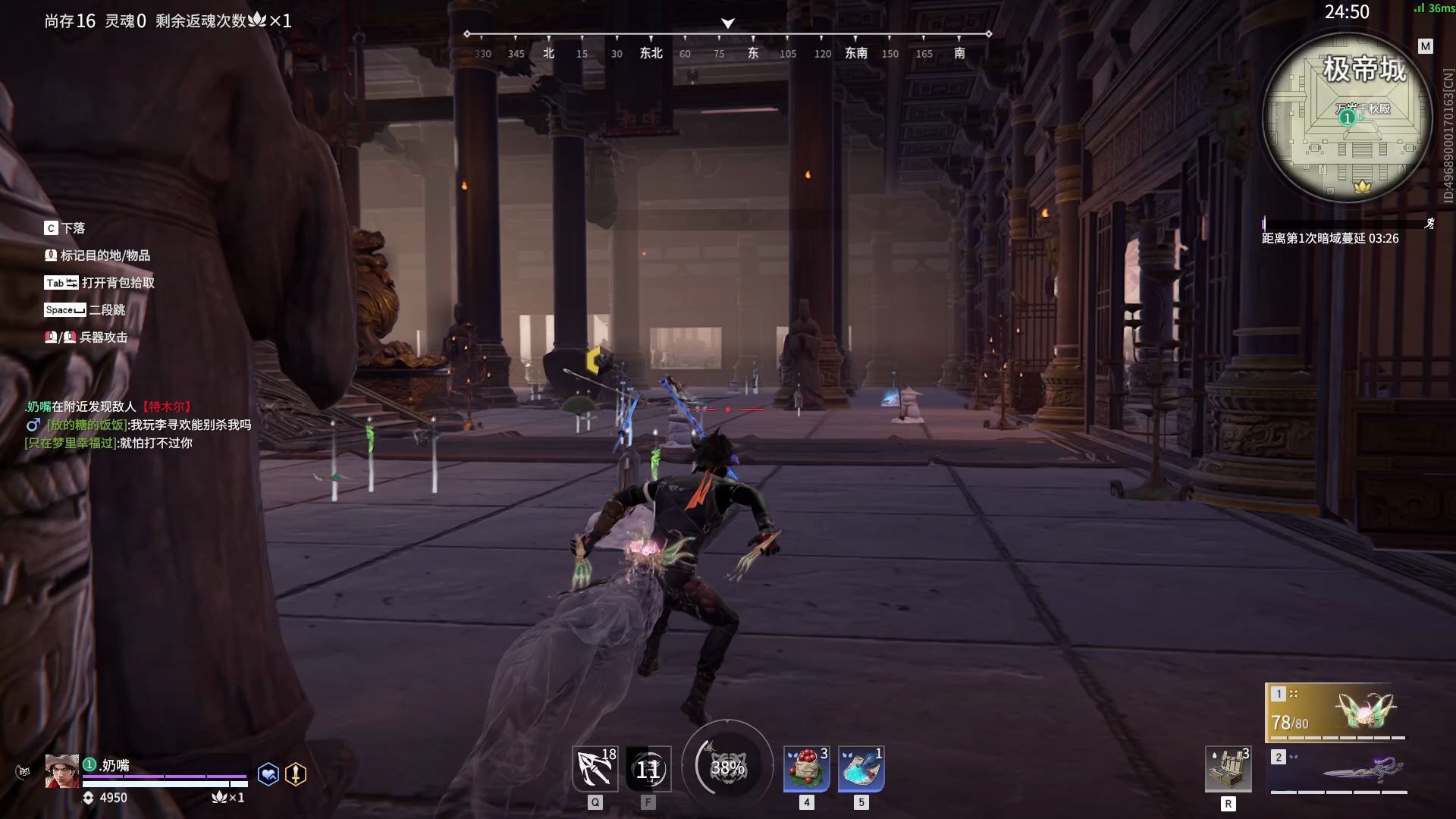Select the blue heart shield status icon
This screenshot has height=819, width=1456.
pos(268,773)
